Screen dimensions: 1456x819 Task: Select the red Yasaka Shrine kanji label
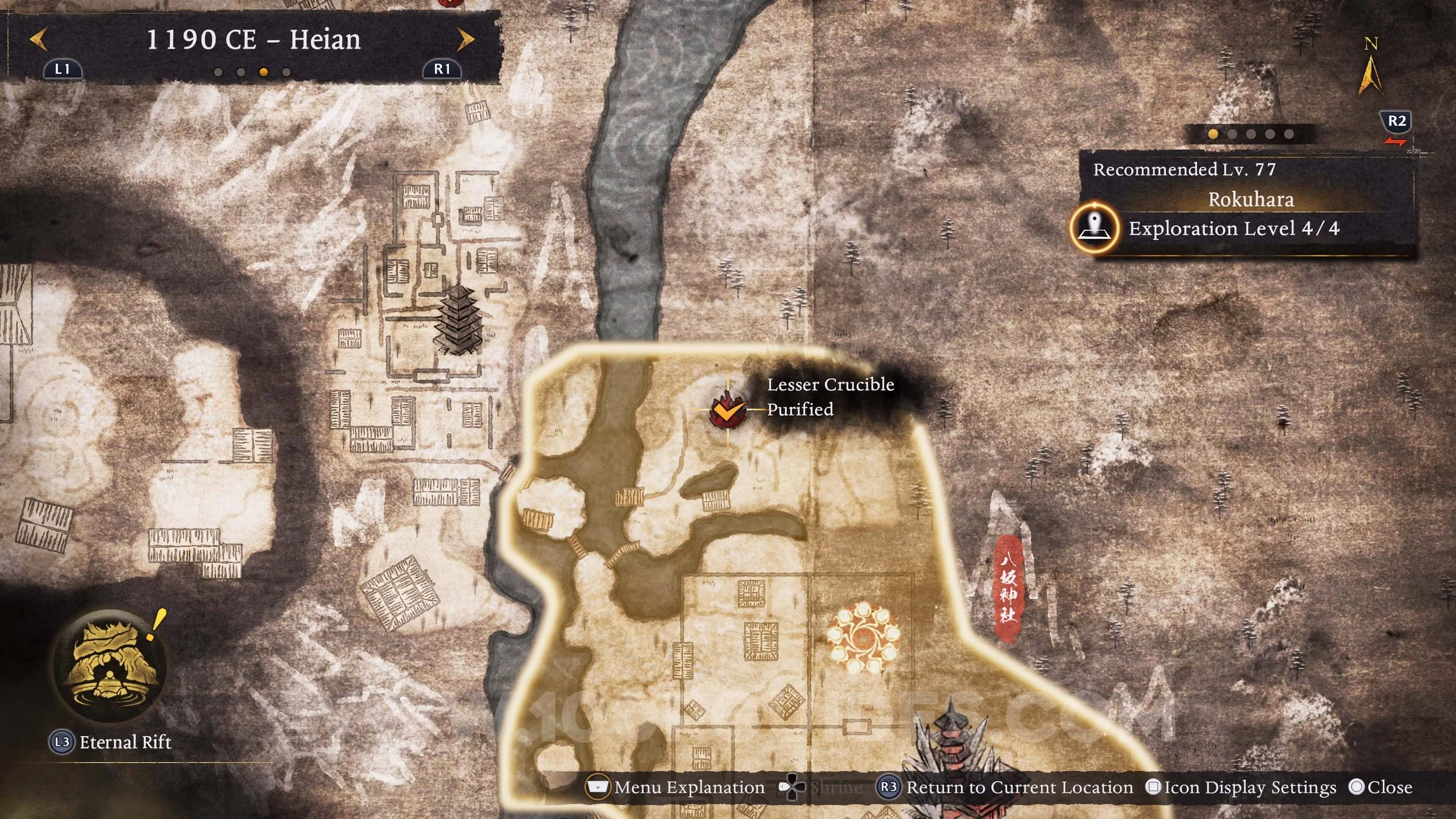1008,589
